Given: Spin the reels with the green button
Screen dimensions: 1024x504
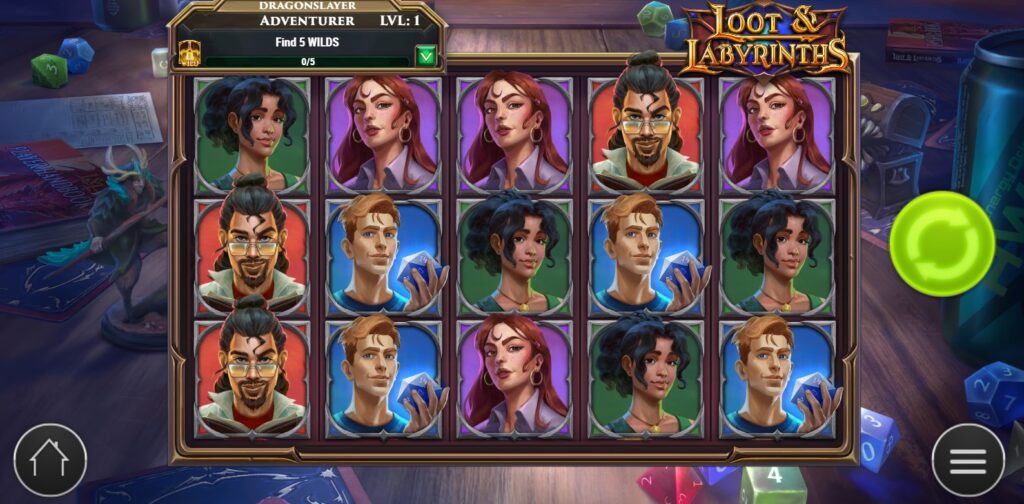Looking at the screenshot, I should (x=941, y=243).
